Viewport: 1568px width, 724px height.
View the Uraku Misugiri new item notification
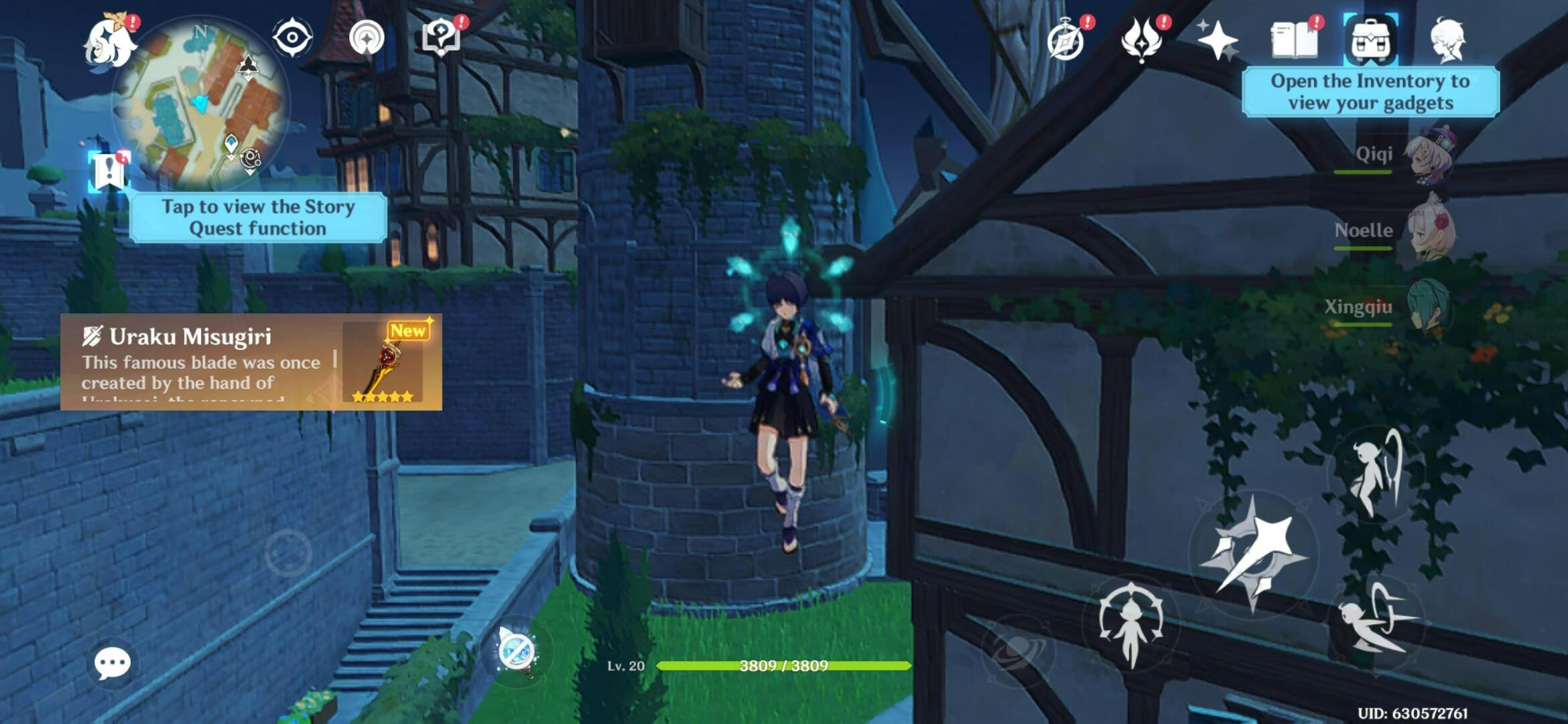(251, 362)
